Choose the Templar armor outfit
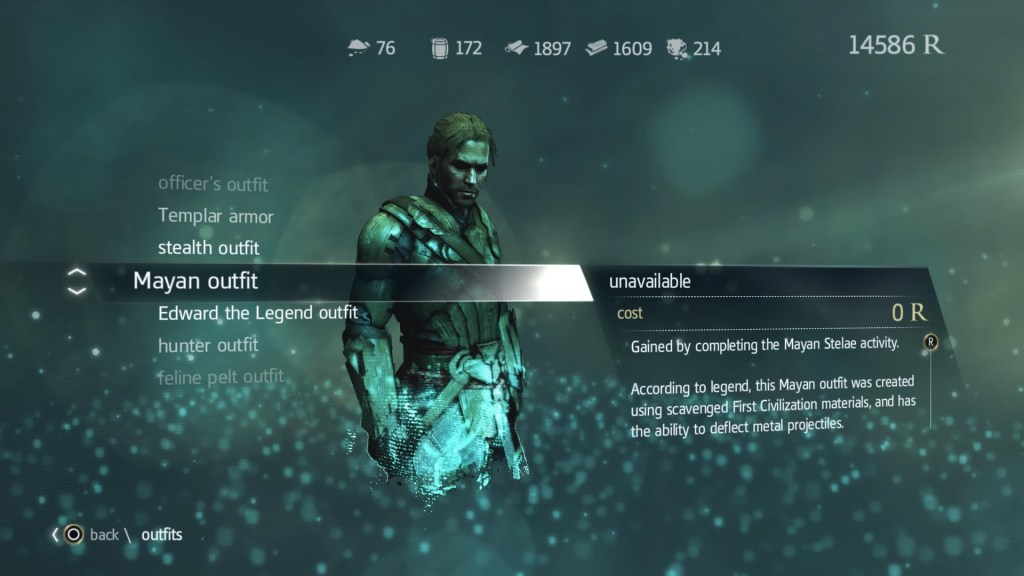Image resolution: width=1024 pixels, height=576 pixels. (x=216, y=216)
